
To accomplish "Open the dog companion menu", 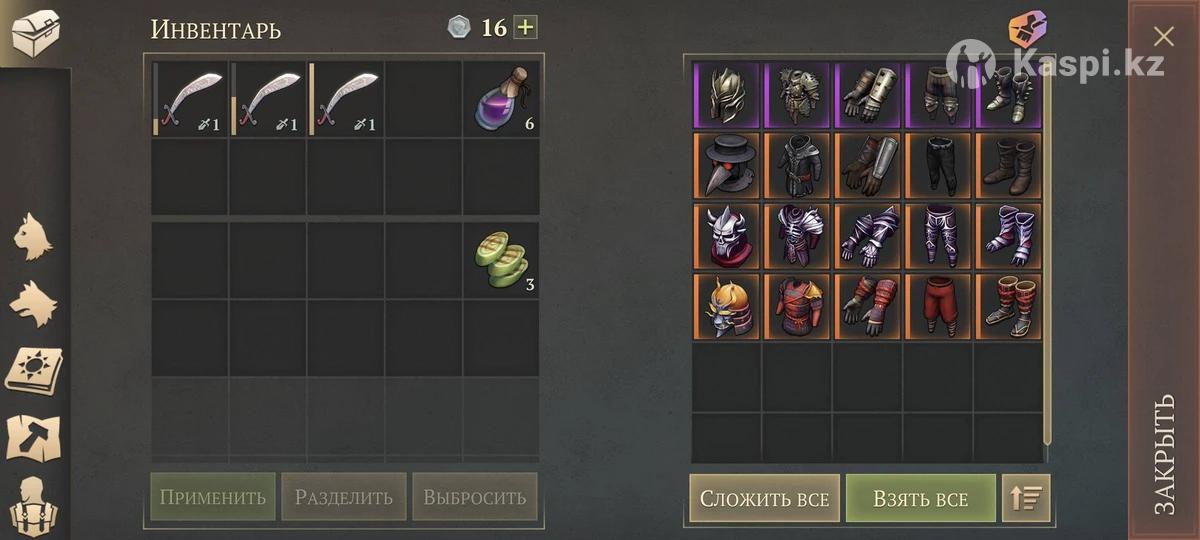I will point(33,303).
